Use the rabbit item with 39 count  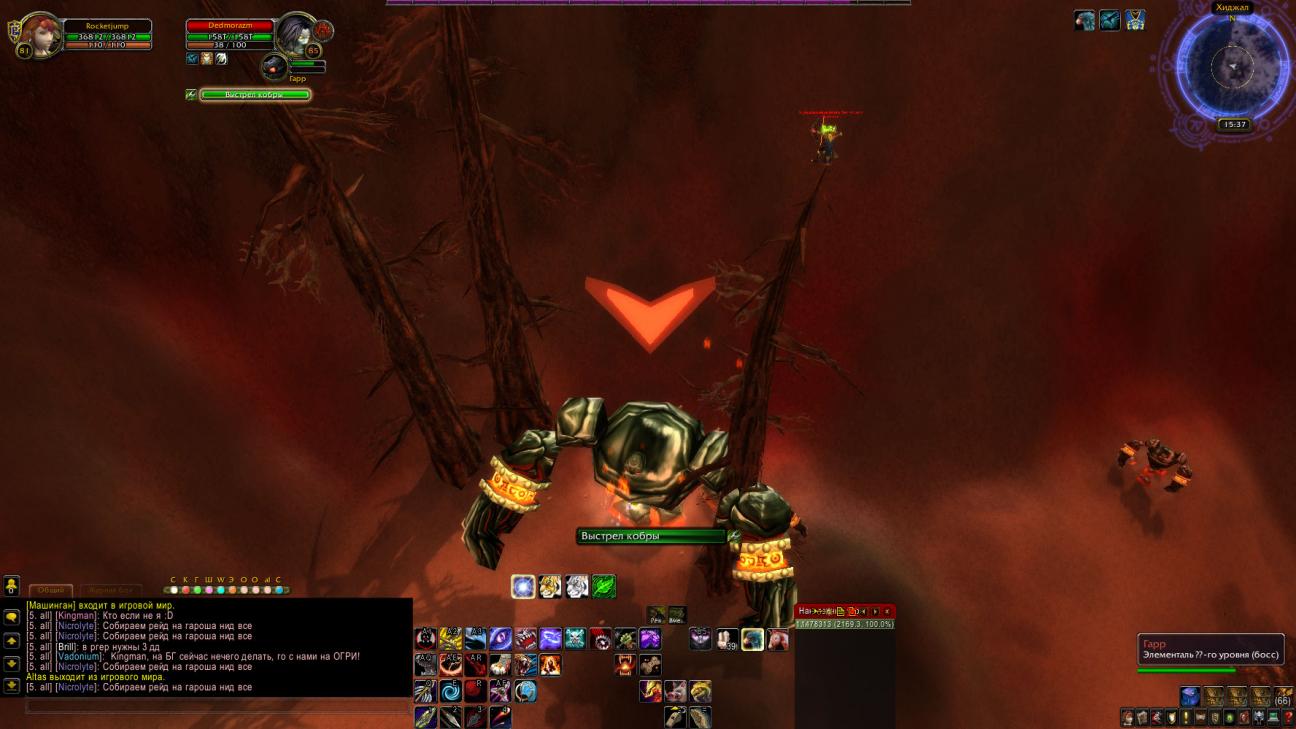727,639
